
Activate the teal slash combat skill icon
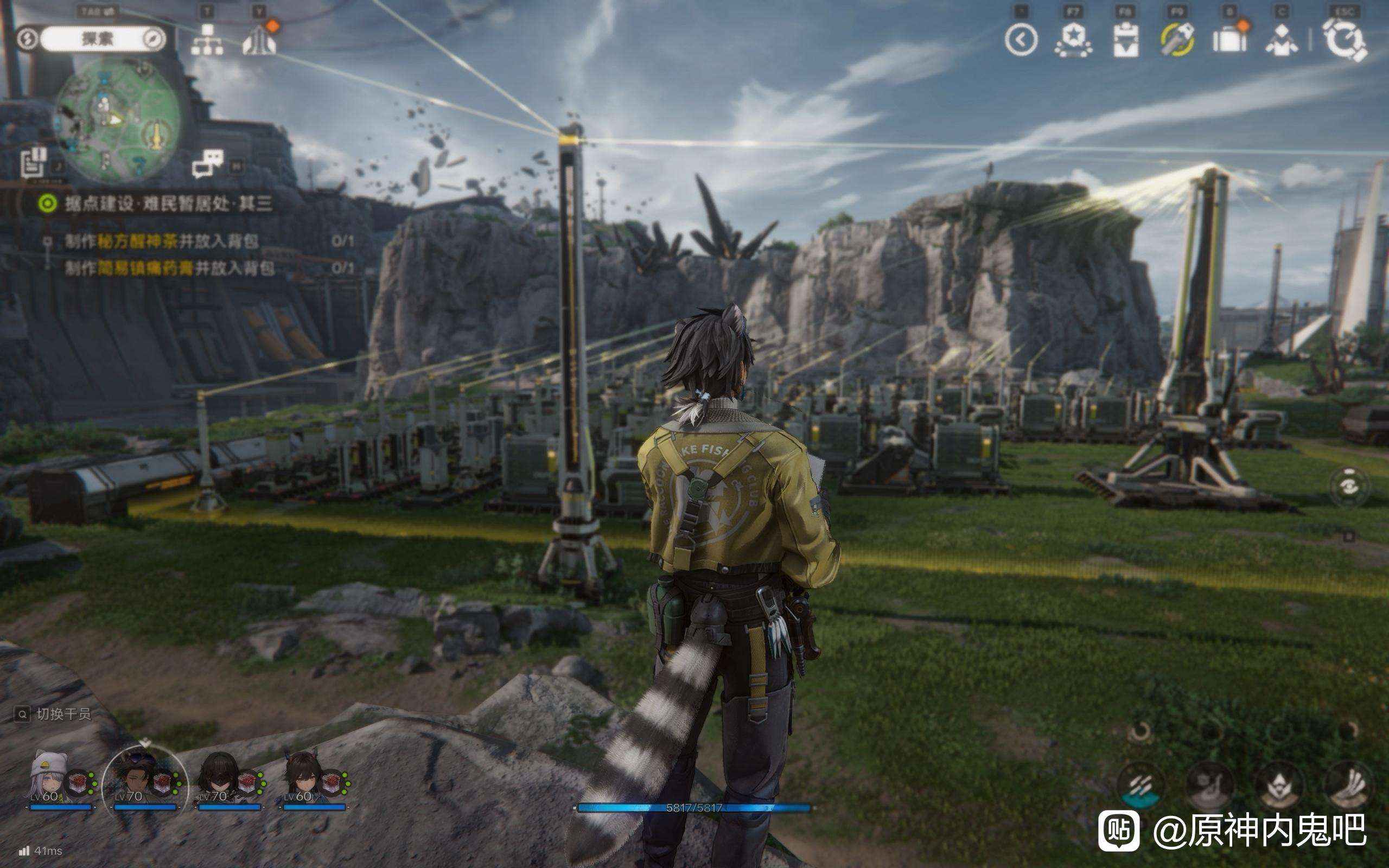tap(1141, 786)
